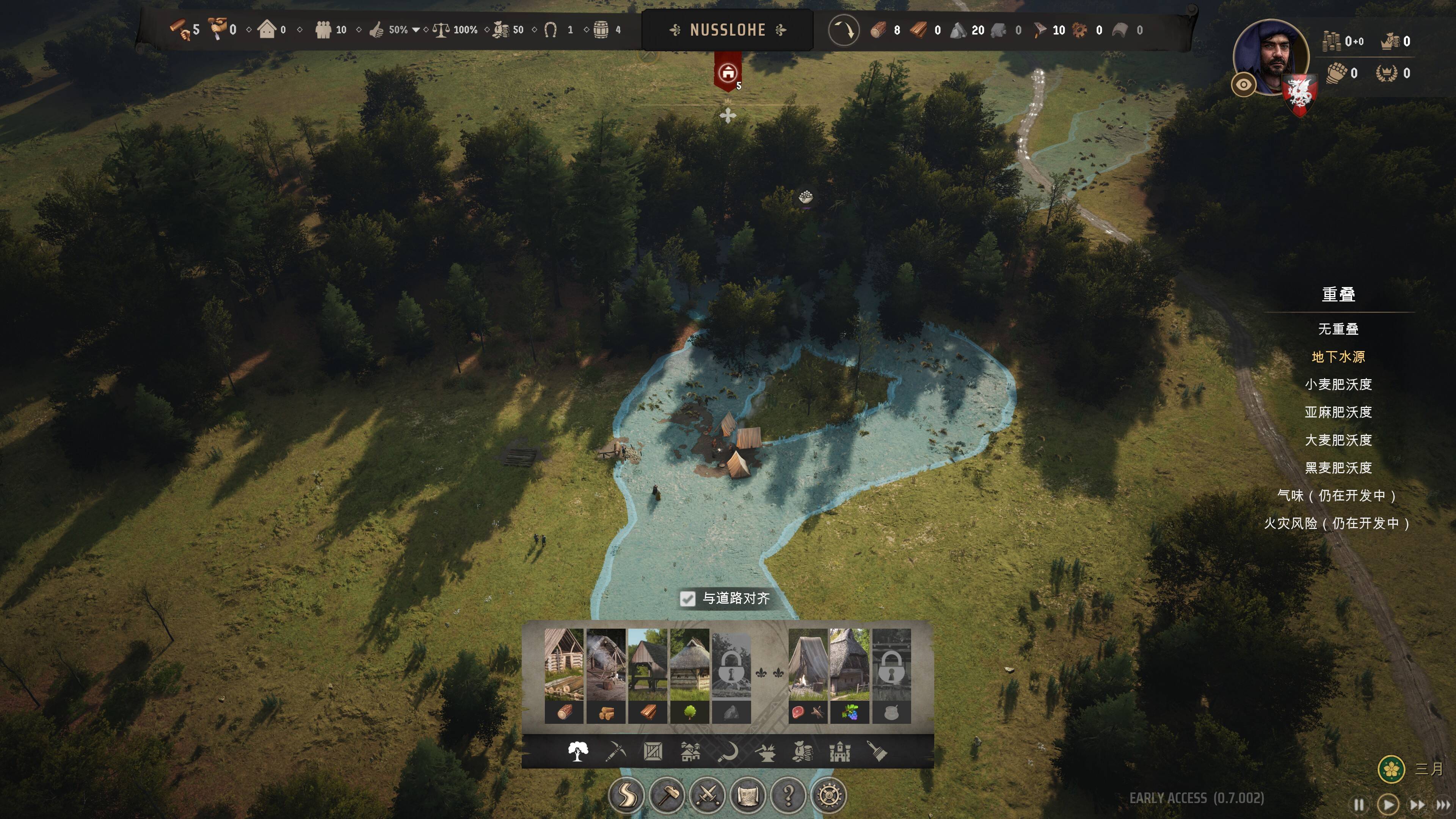
Task: Open the construction hammer menu
Action: point(667,796)
